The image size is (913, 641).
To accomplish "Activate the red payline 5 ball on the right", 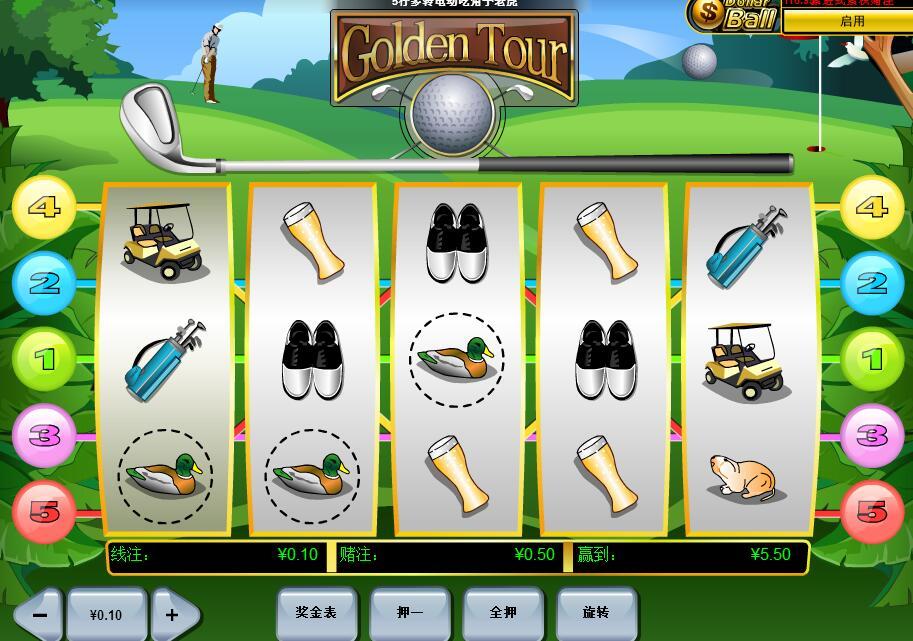I will tap(871, 512).
